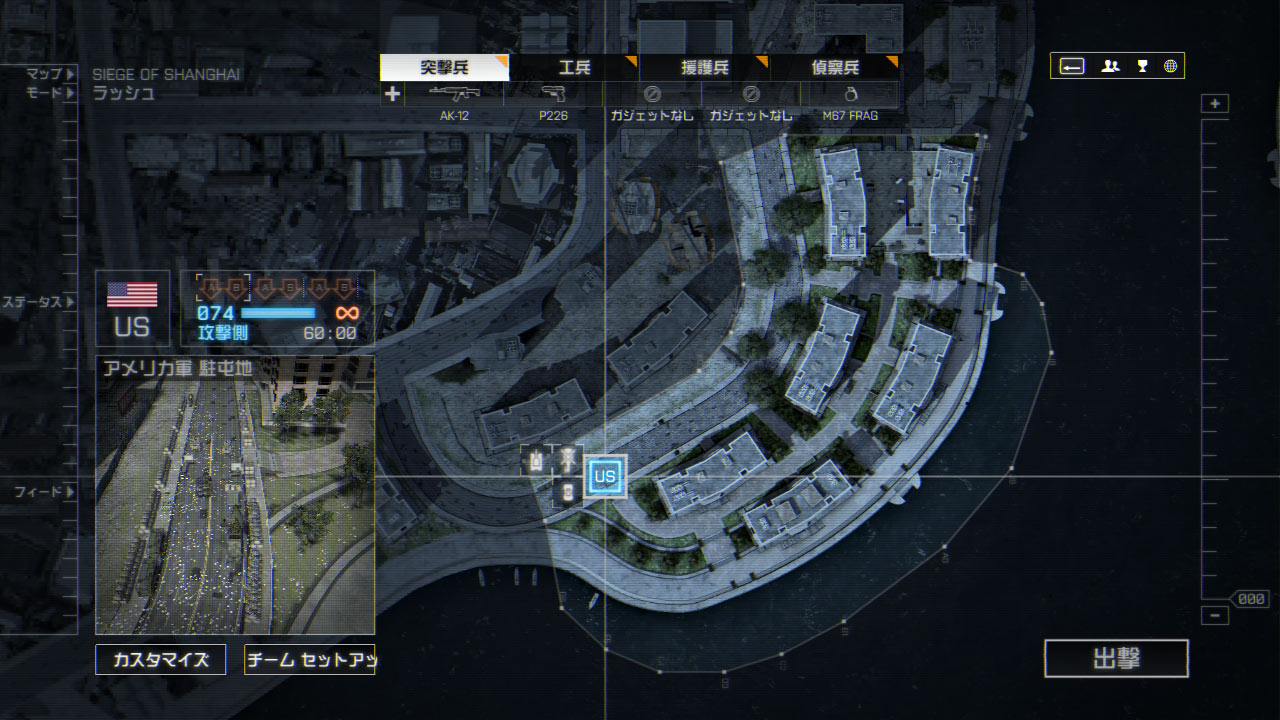Open the チーム セットアップ team setup
The height and width of the screenshot is (720, 1280).
tap(310, 660)
